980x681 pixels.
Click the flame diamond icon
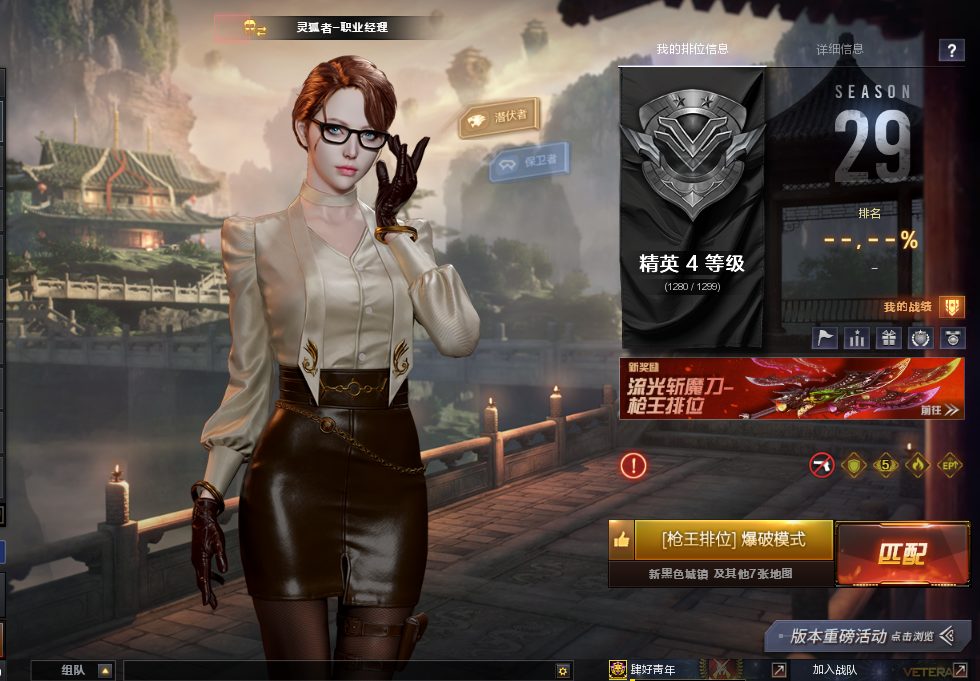click(917, 465)
